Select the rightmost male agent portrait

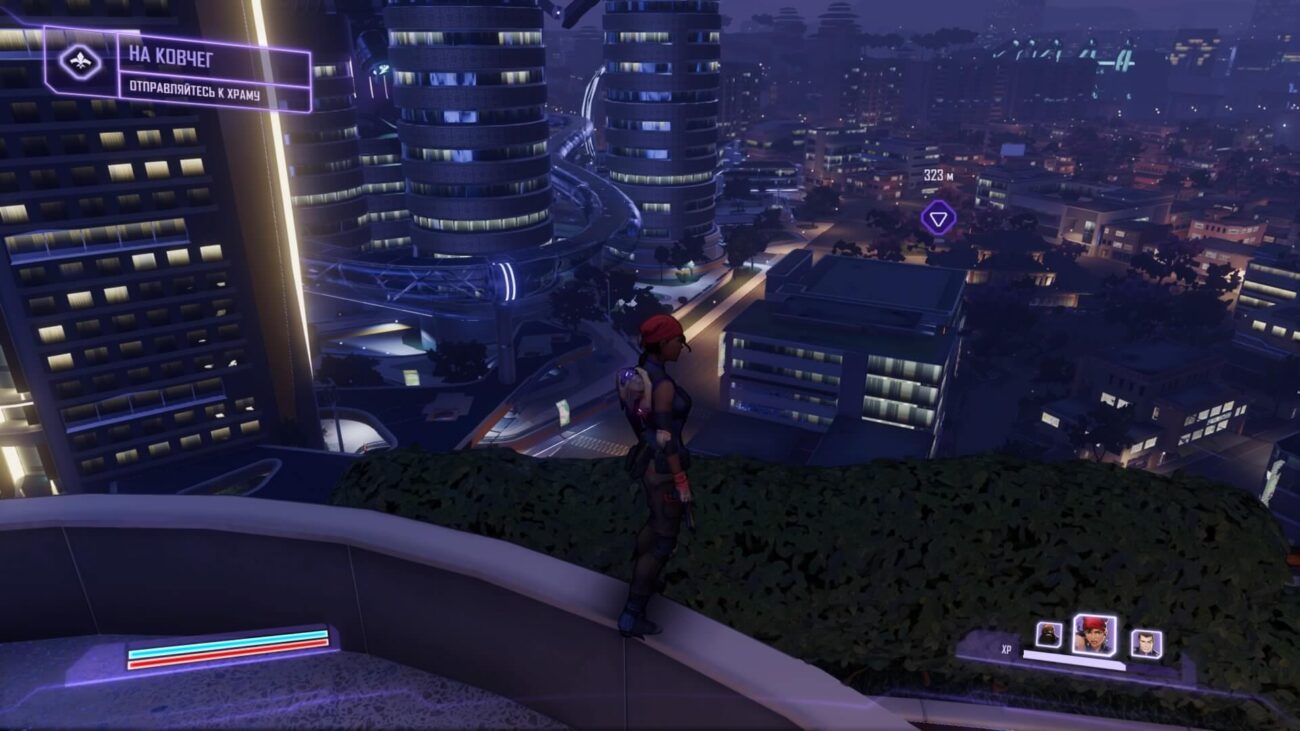click(x=1146, y=643)
